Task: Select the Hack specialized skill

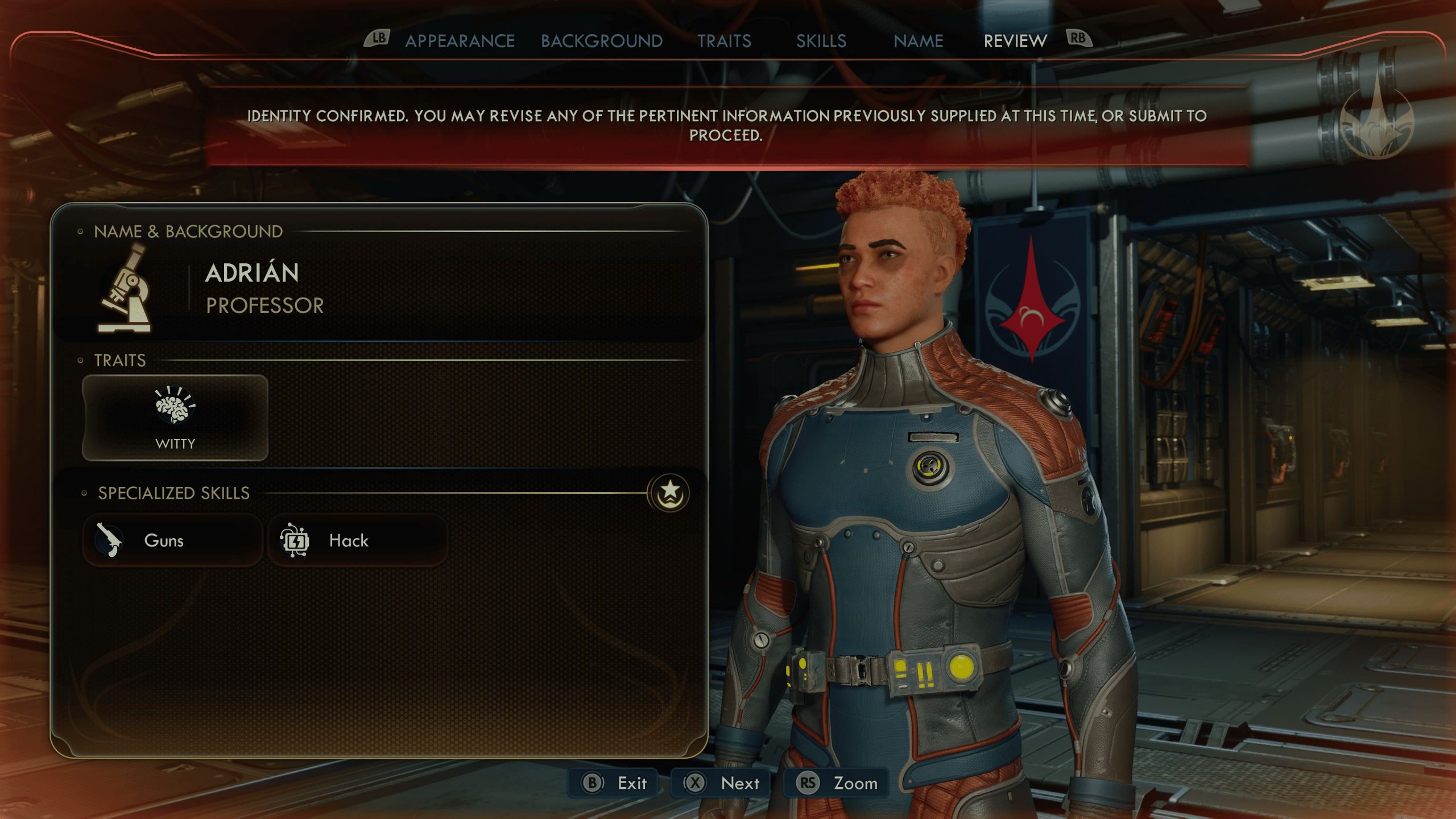Action: 357,540
